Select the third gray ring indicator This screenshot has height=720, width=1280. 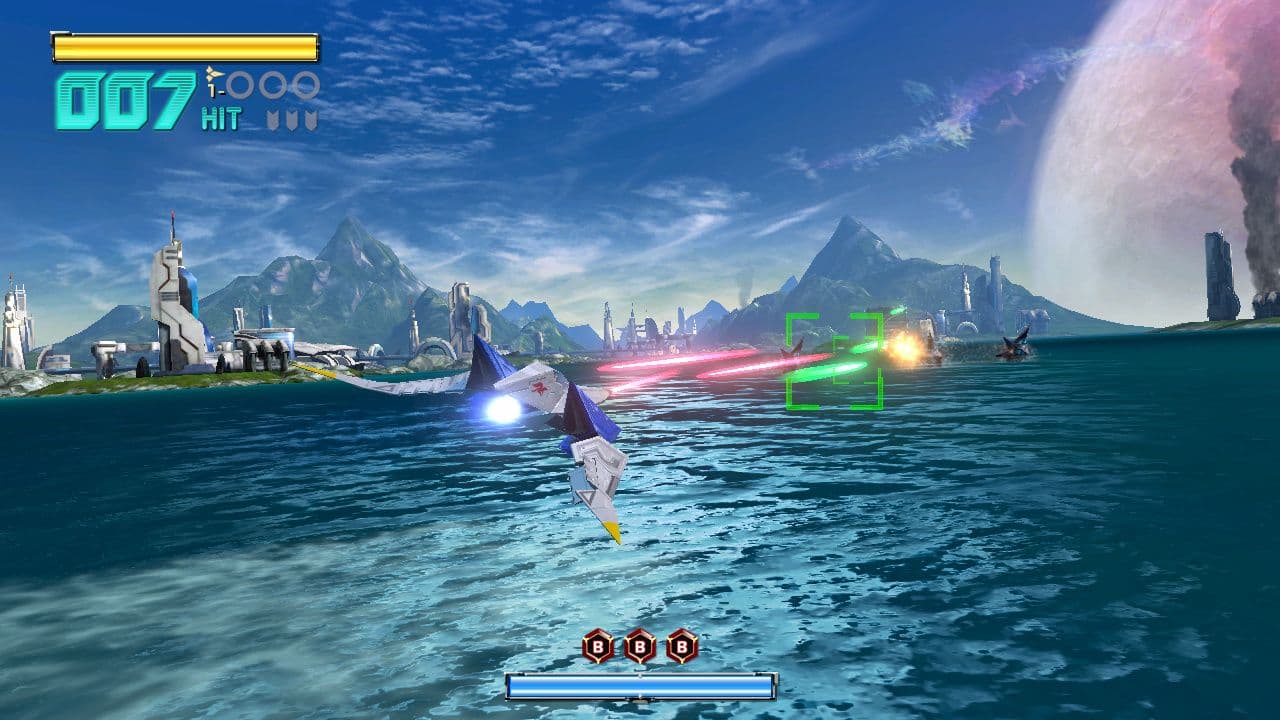307,85
